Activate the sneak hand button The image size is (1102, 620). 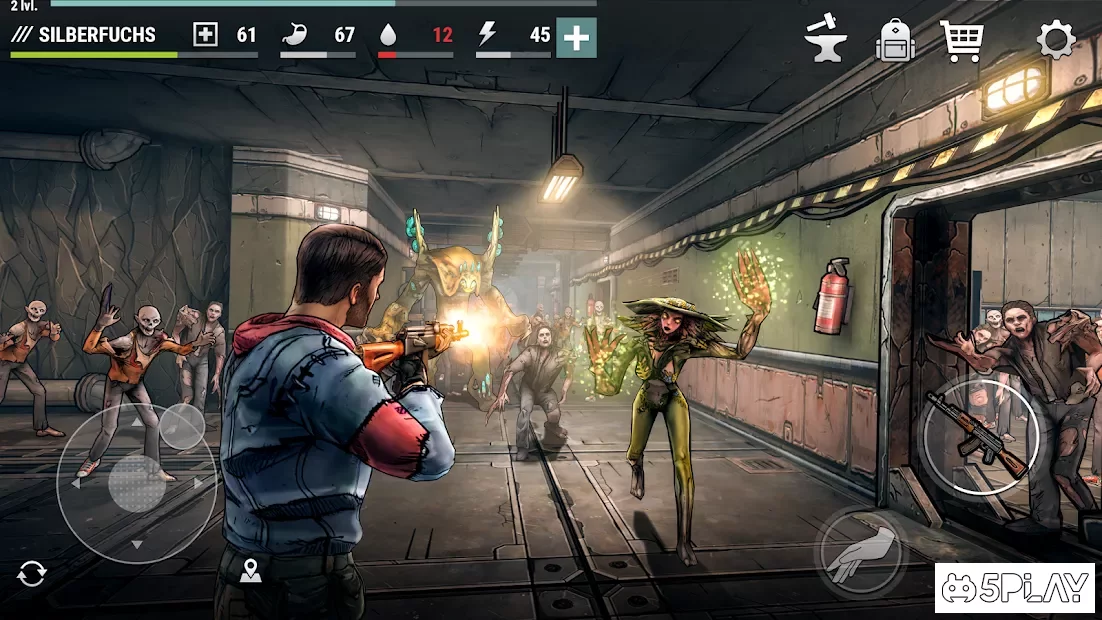[x=860, y=552]
